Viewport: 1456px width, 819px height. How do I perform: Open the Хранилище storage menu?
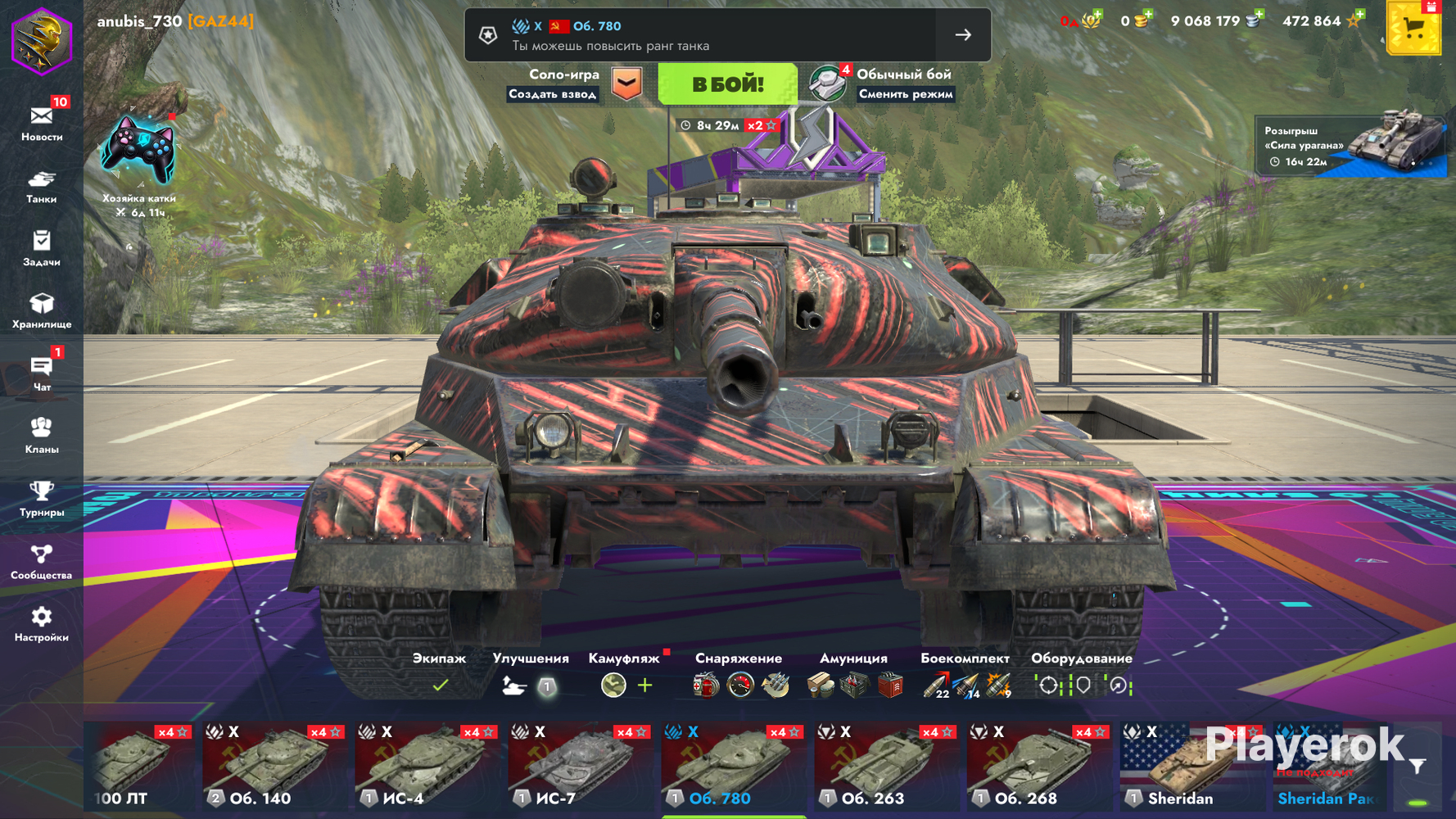[x=42, y=311]
